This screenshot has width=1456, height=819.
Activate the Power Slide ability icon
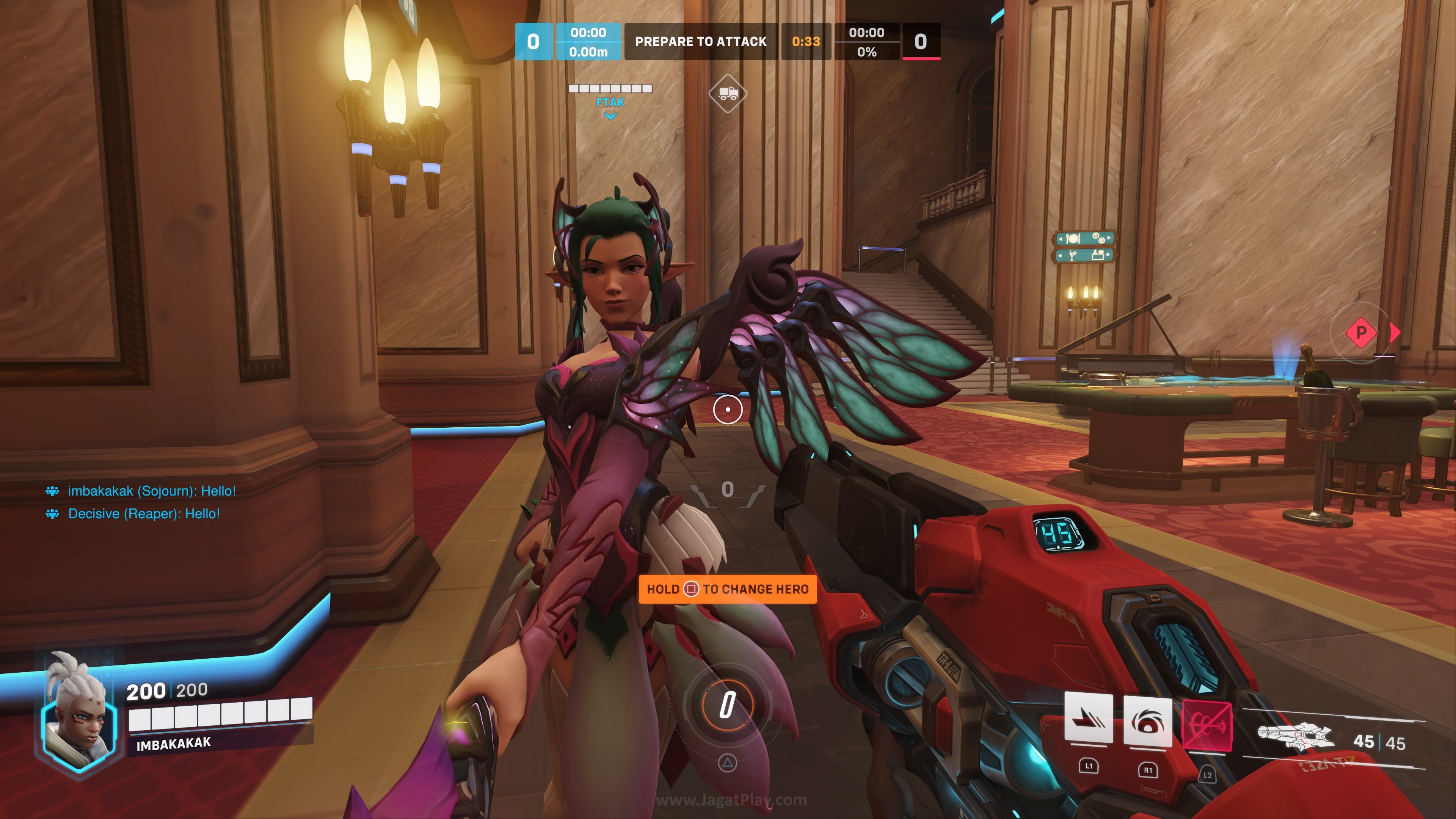click(1088, 718)
